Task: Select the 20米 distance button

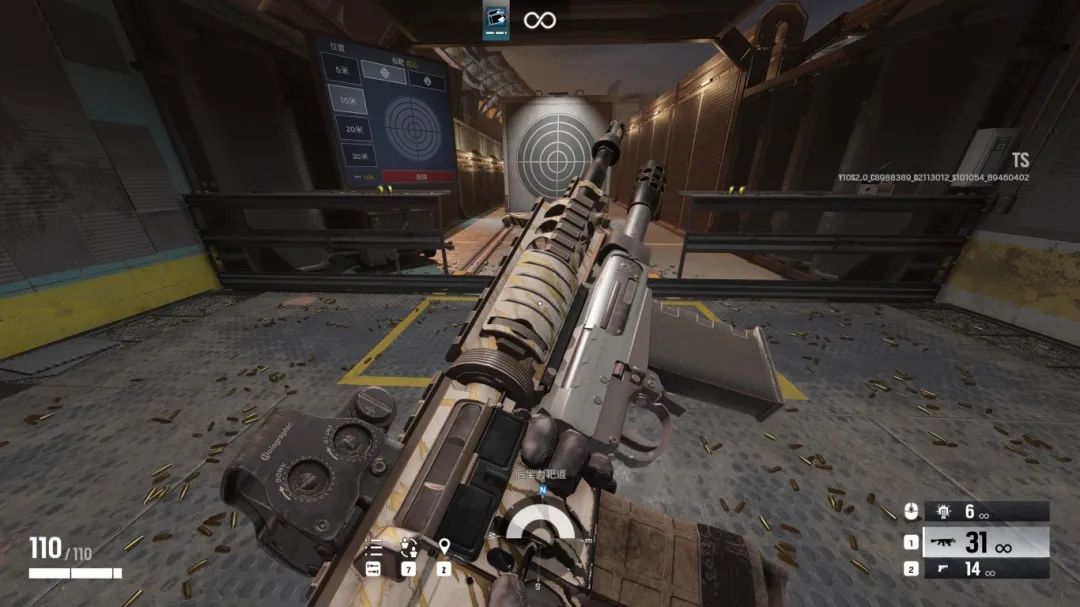Action: 352,129
